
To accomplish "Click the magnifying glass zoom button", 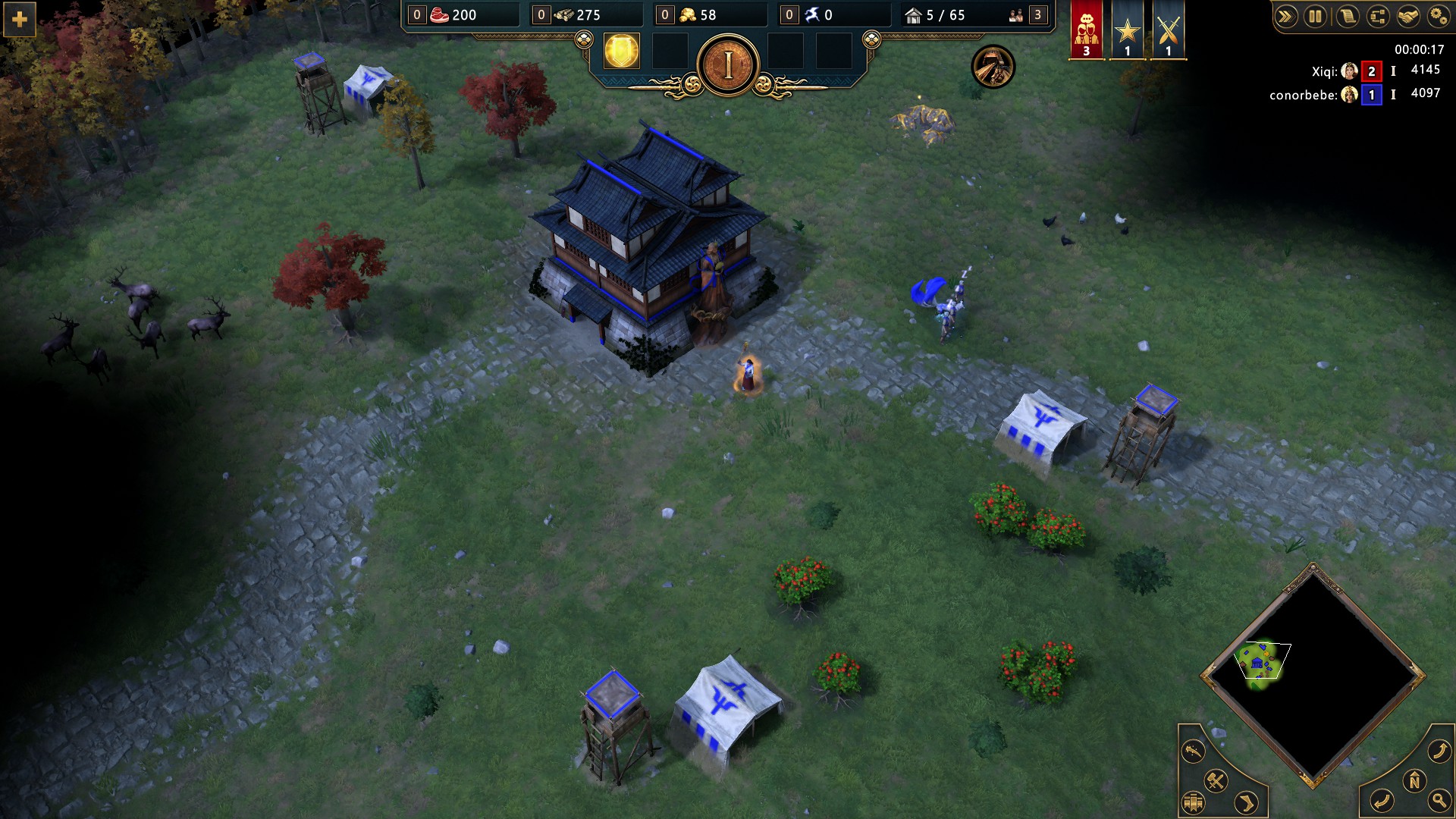I will tap(1439, 800).
